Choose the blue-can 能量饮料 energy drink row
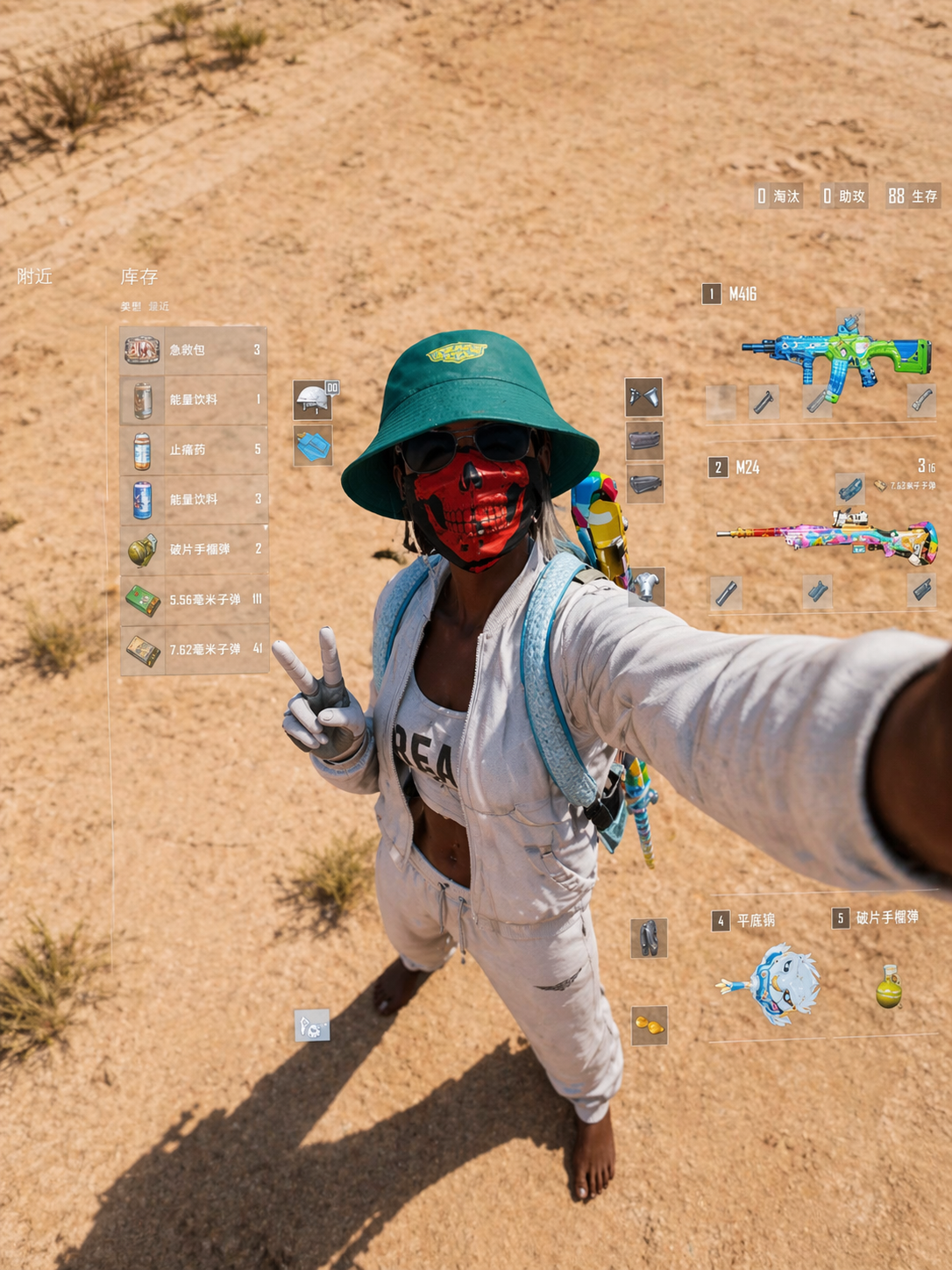The height and width of the screenshot is (1270, 952). click(x=193, y=500)
